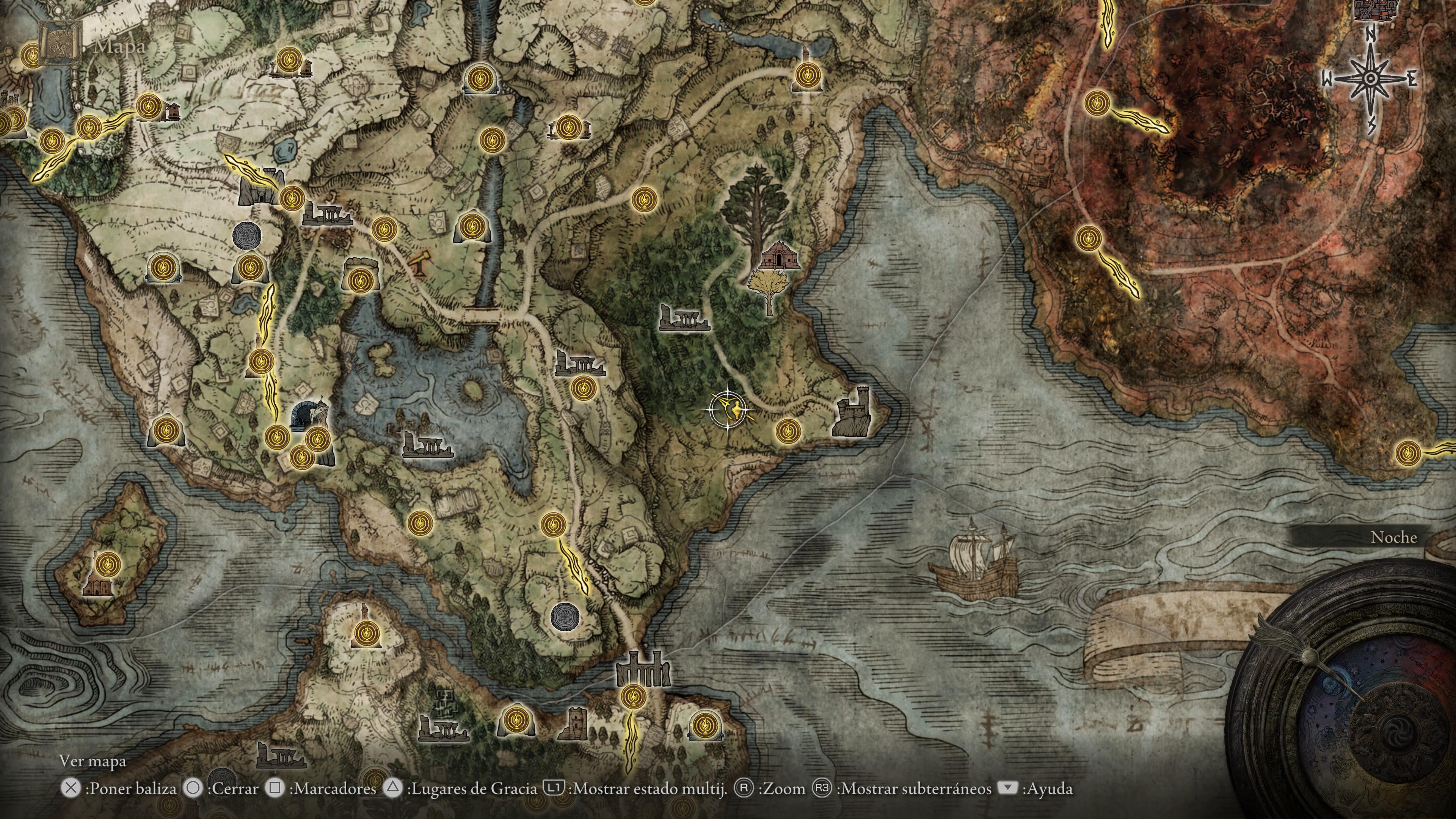
Task: Select the grace marker west of the eastern castle
Action: tap(788, 431)
